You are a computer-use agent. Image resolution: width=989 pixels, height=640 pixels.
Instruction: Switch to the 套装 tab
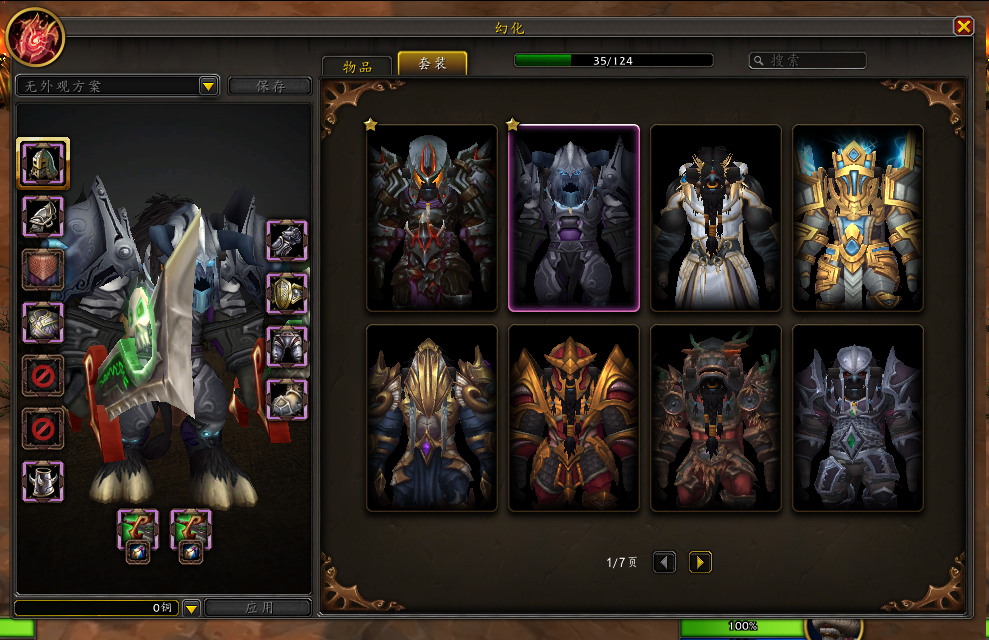(432, 64)
